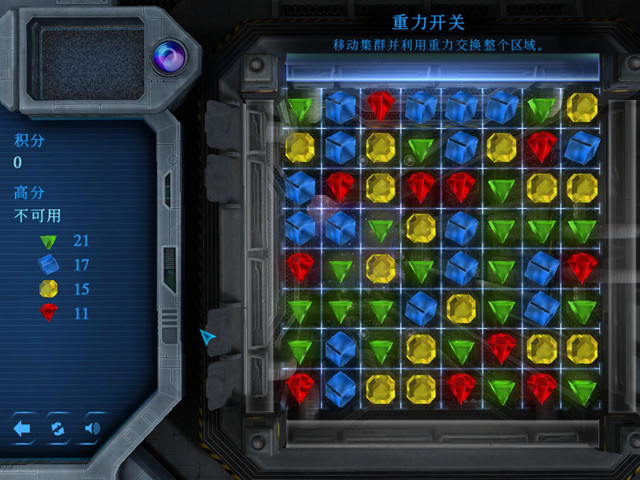Go back using the left arrow button
640x480 pixels.
tap(23, 429)
